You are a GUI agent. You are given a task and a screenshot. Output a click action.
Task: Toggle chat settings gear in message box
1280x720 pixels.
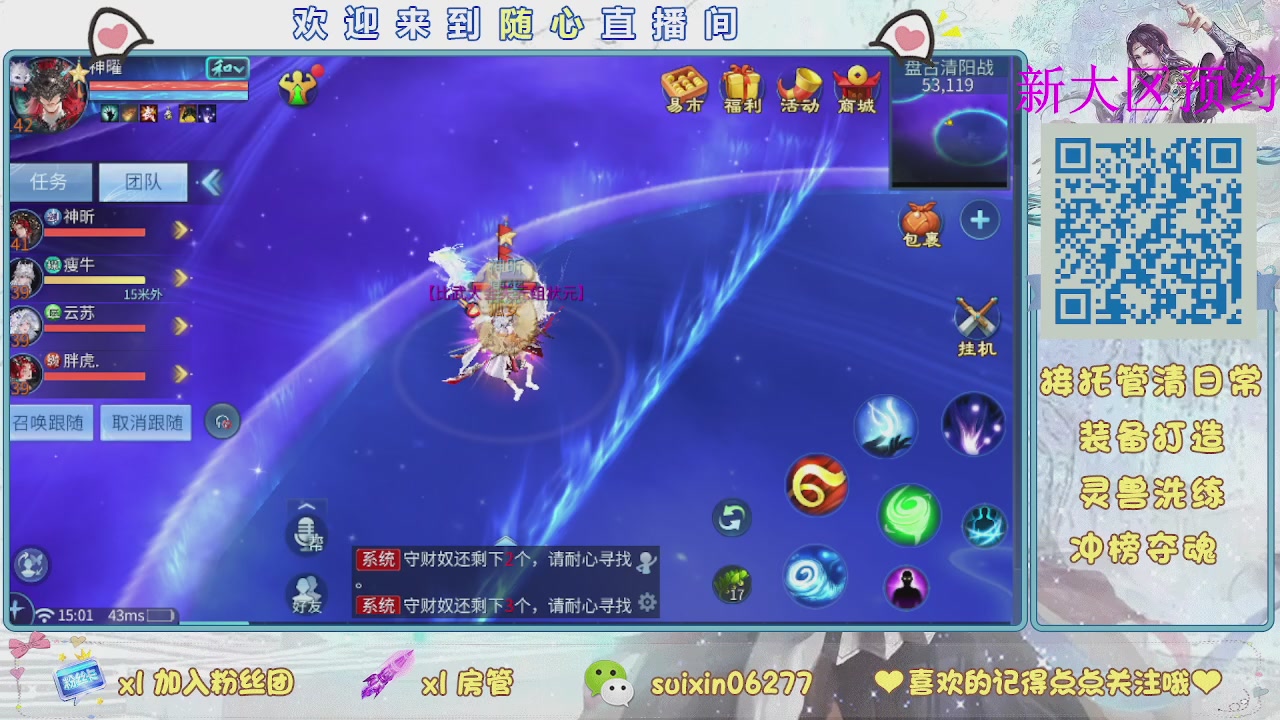click(x=647, y=602)
